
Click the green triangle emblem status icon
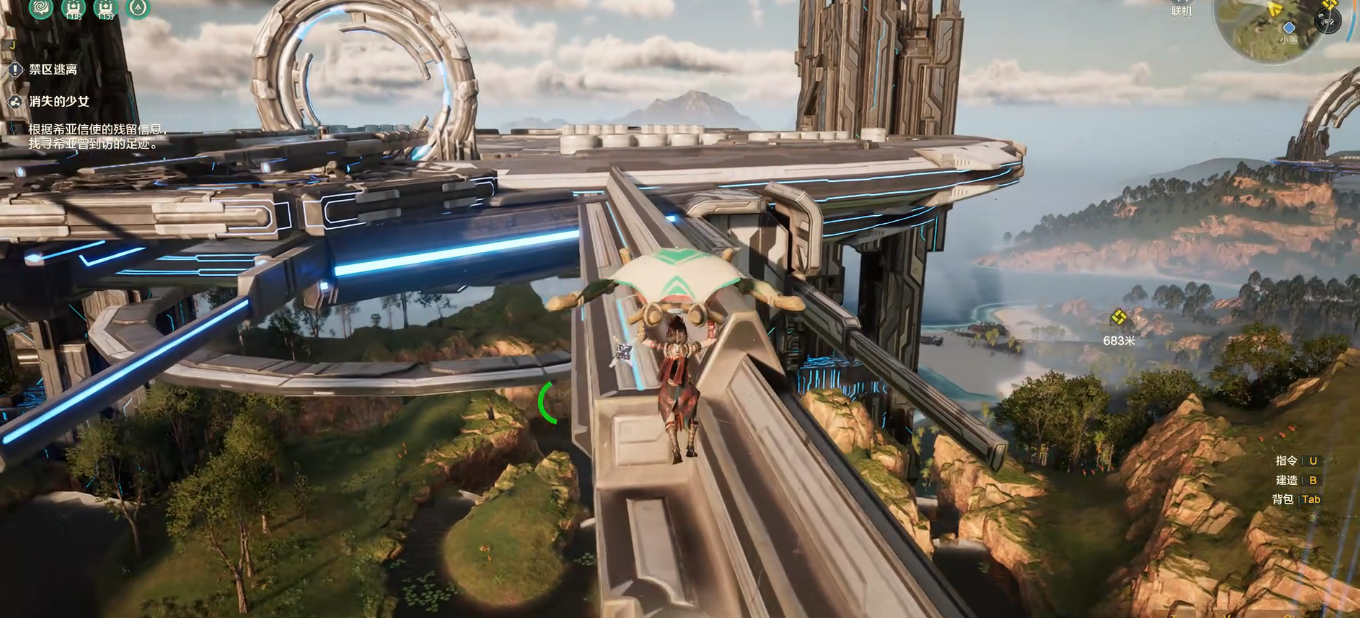click(137, 8)
